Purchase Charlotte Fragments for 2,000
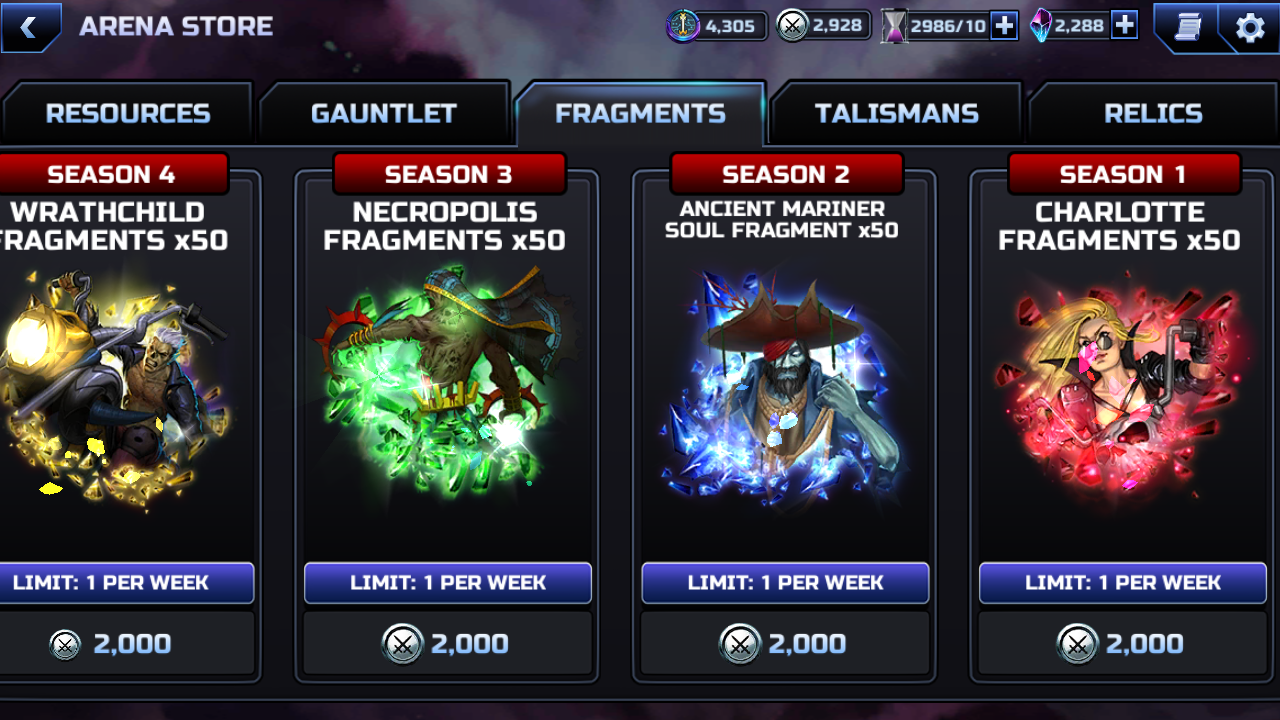This screenshot has width=1280, height=720. point(1122,644)
